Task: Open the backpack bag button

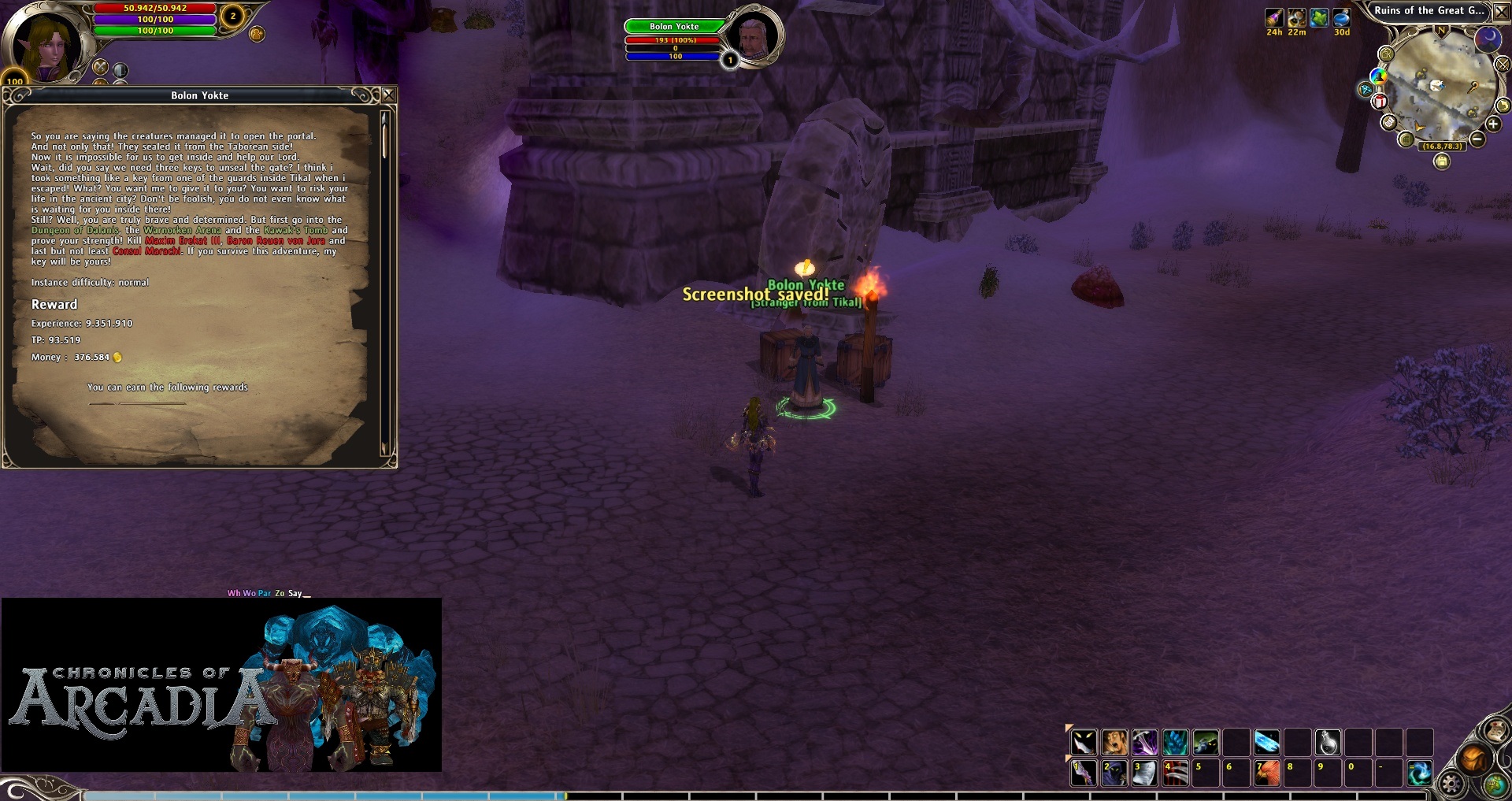Action: click(x=1473, y=758)
